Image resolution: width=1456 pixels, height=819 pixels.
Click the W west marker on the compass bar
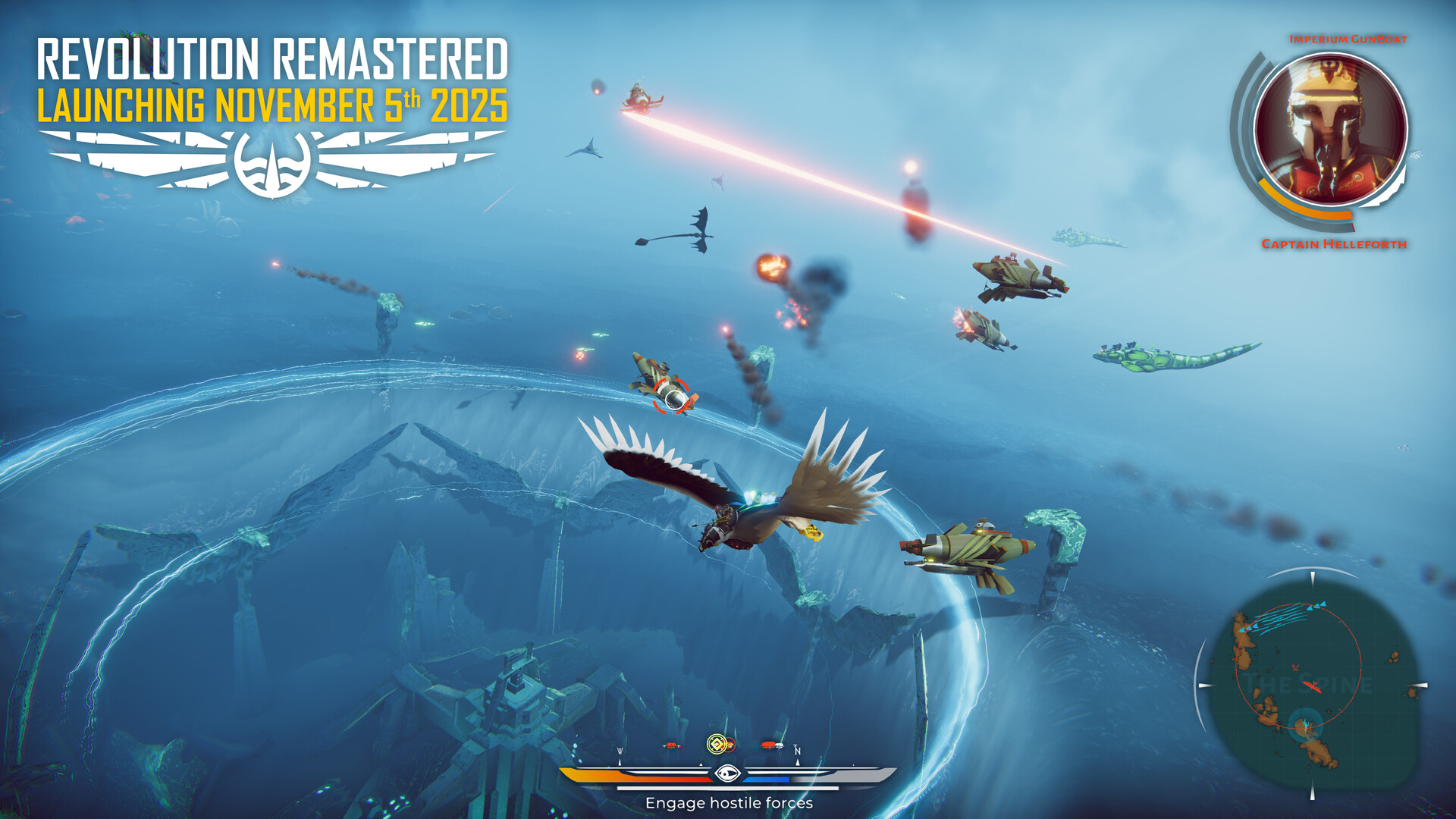[x=620, y=751]
